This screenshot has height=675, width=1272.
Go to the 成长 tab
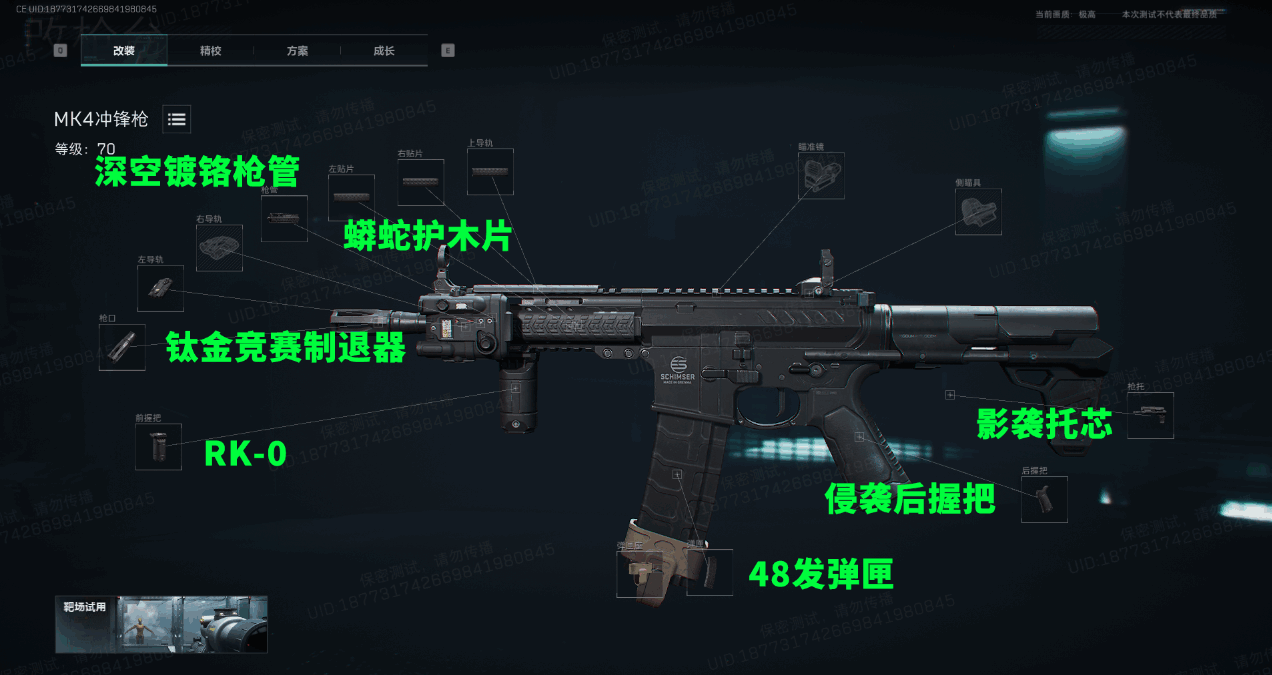(x=383, y=50)
